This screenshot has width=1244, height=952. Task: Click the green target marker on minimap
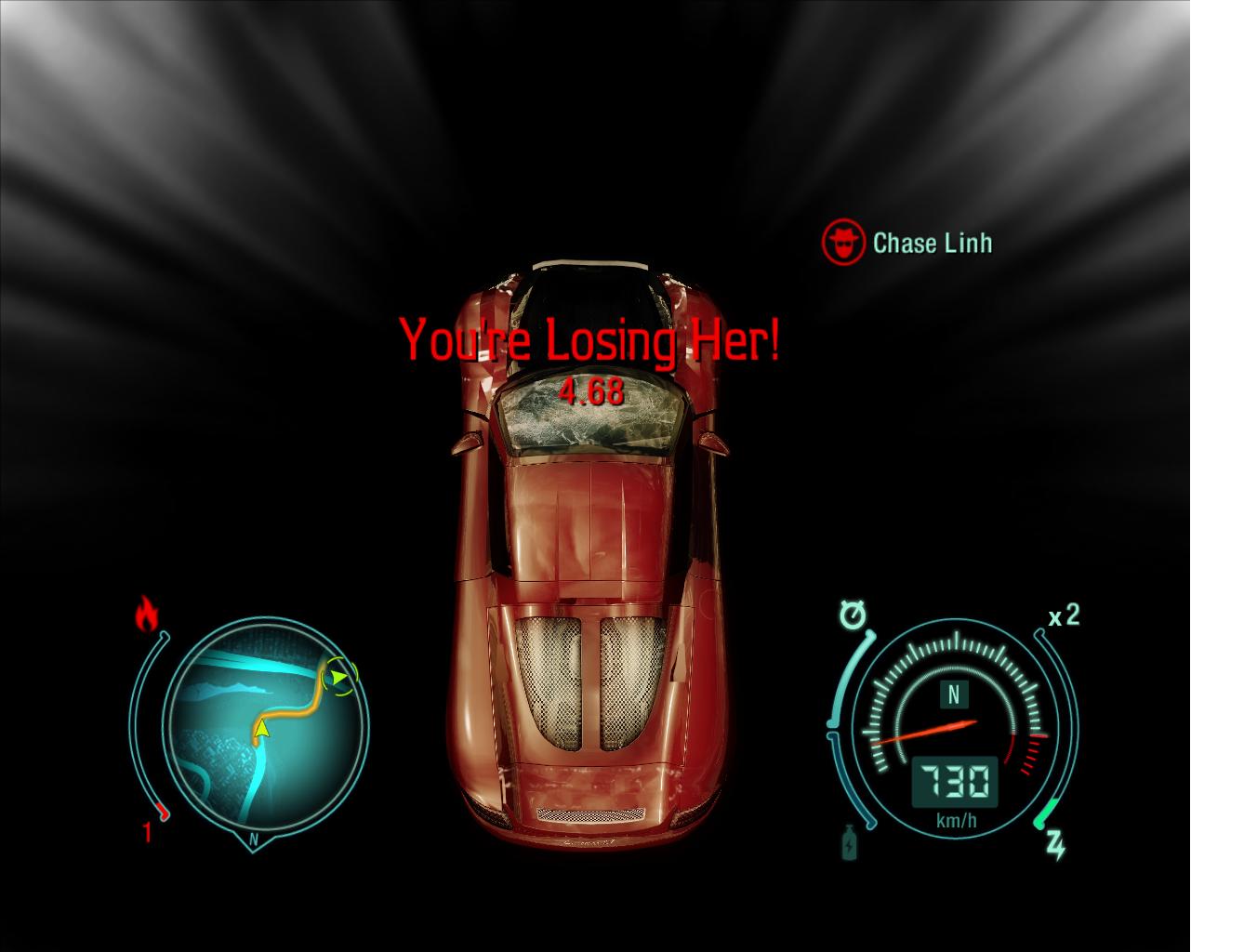pyautogui.click(x=340, y=677)
